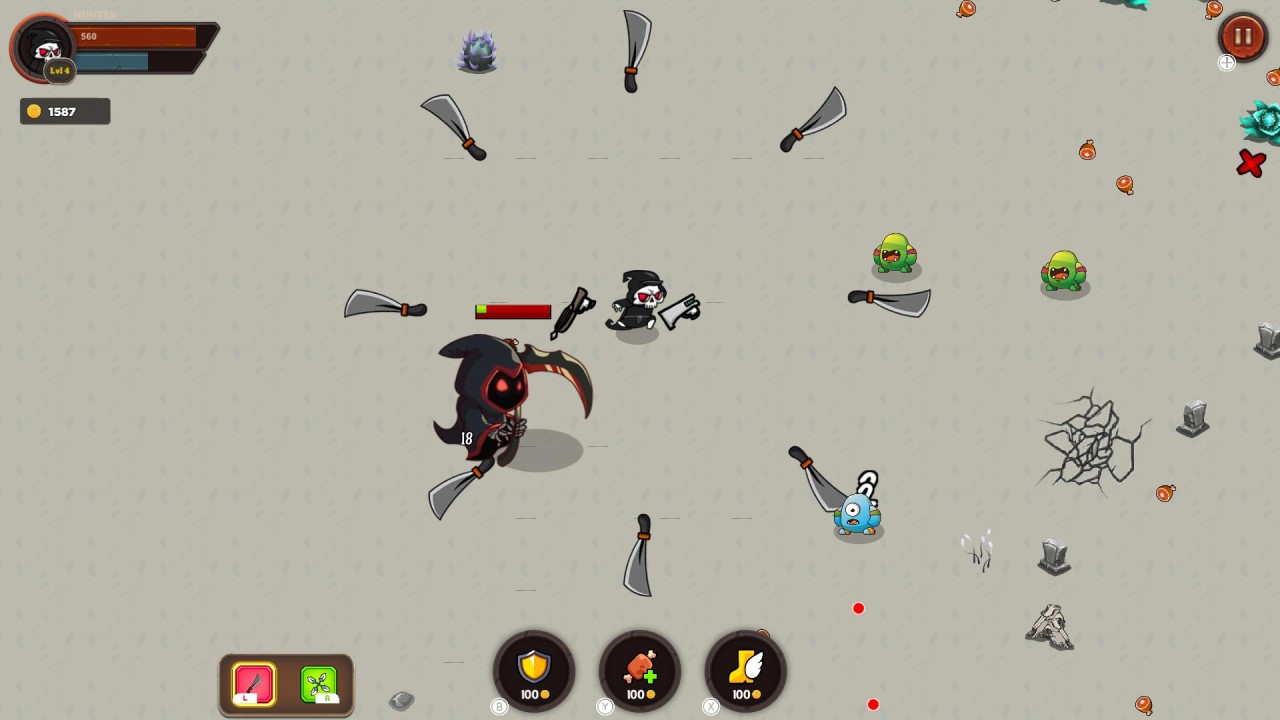This screenshot has height=720, width=1280.
Task: Select the scythe skill in the L slot
Action: click(x=252, y=683)
